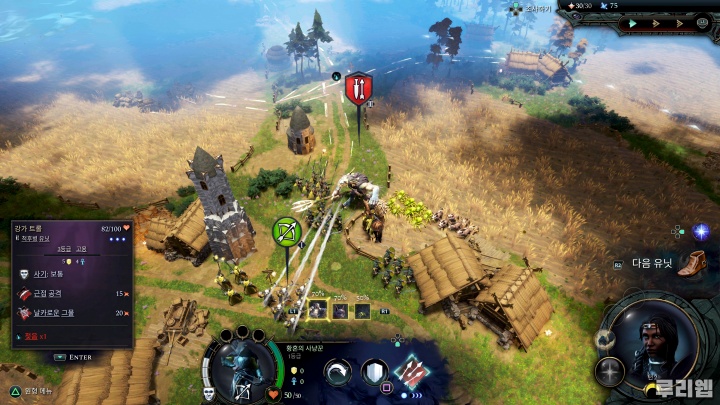Viewport: 720px width, 405px height.
Task: Choose the curved arrow wait action
Action: 339,374
